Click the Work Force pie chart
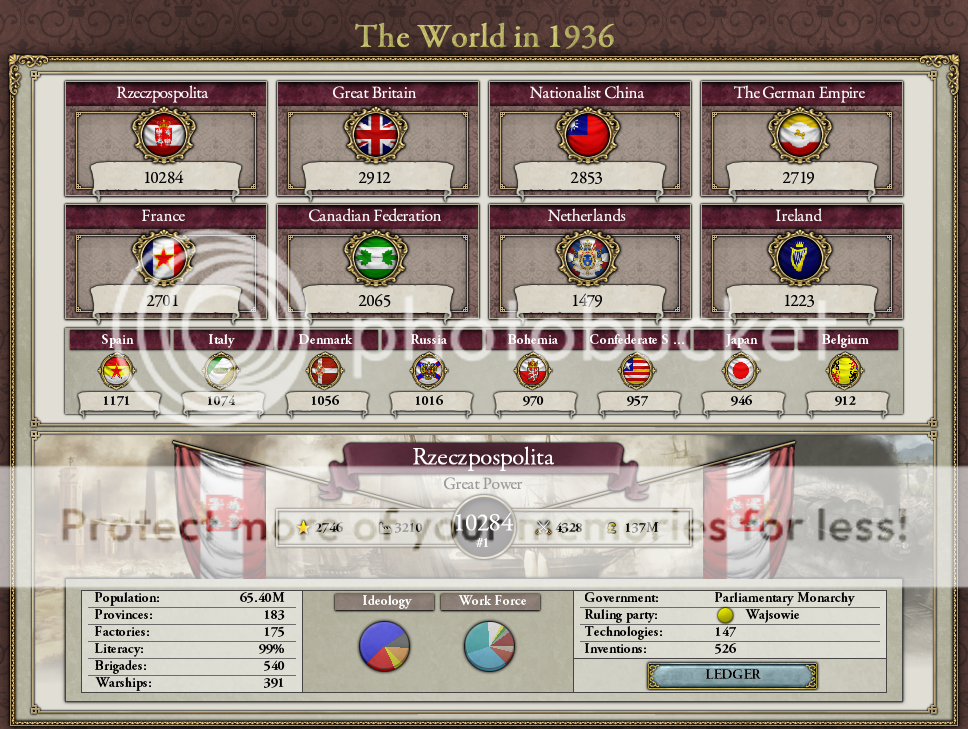Viewport: 968px width, 729px height. pyautogui.click(x=490, y=645)
